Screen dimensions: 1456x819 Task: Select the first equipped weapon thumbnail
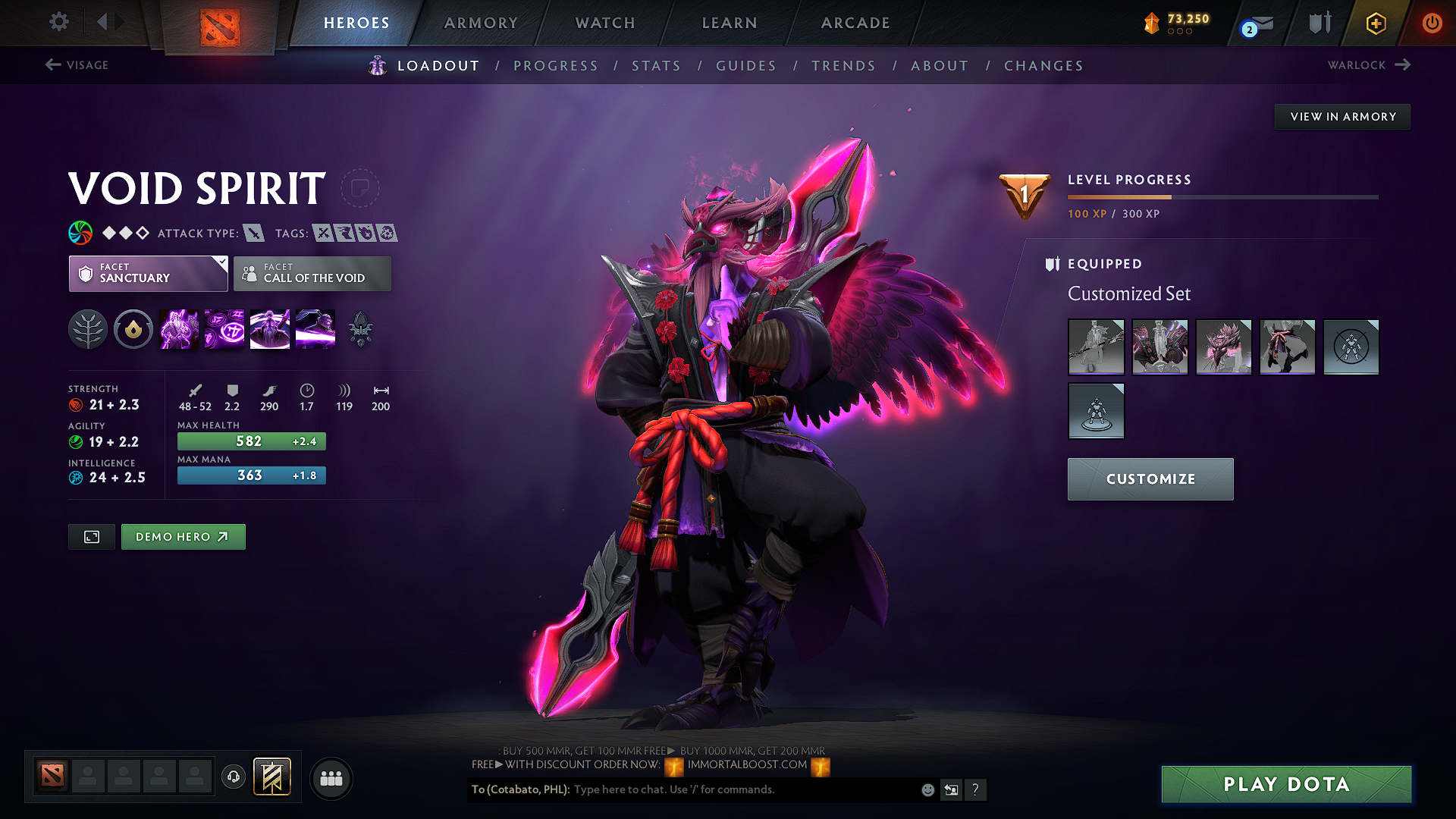coord(1096,347)
